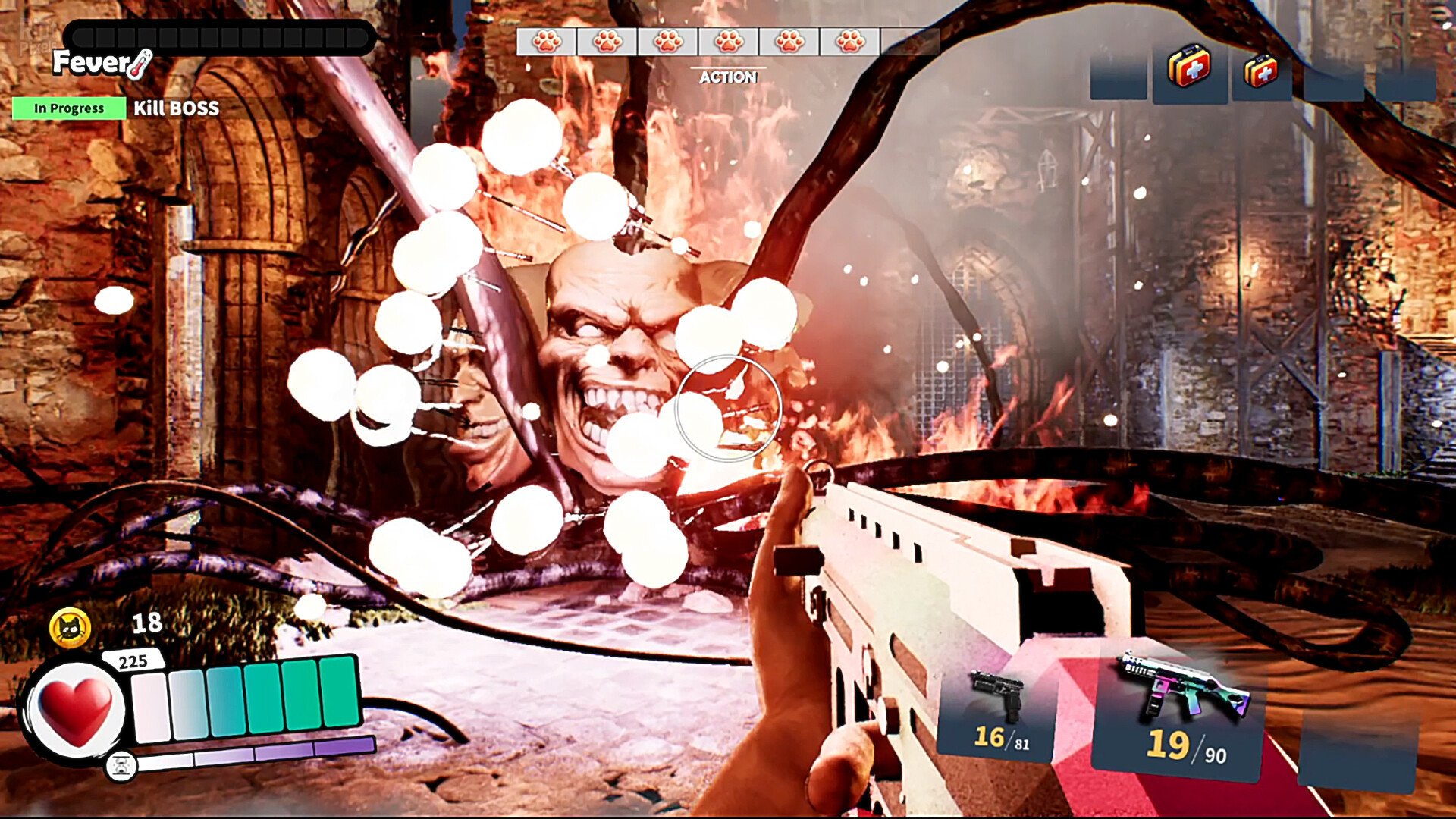The image size is (1456, 819).
Task: Click the hourglass stamina icon
Action: coord(121,766)
